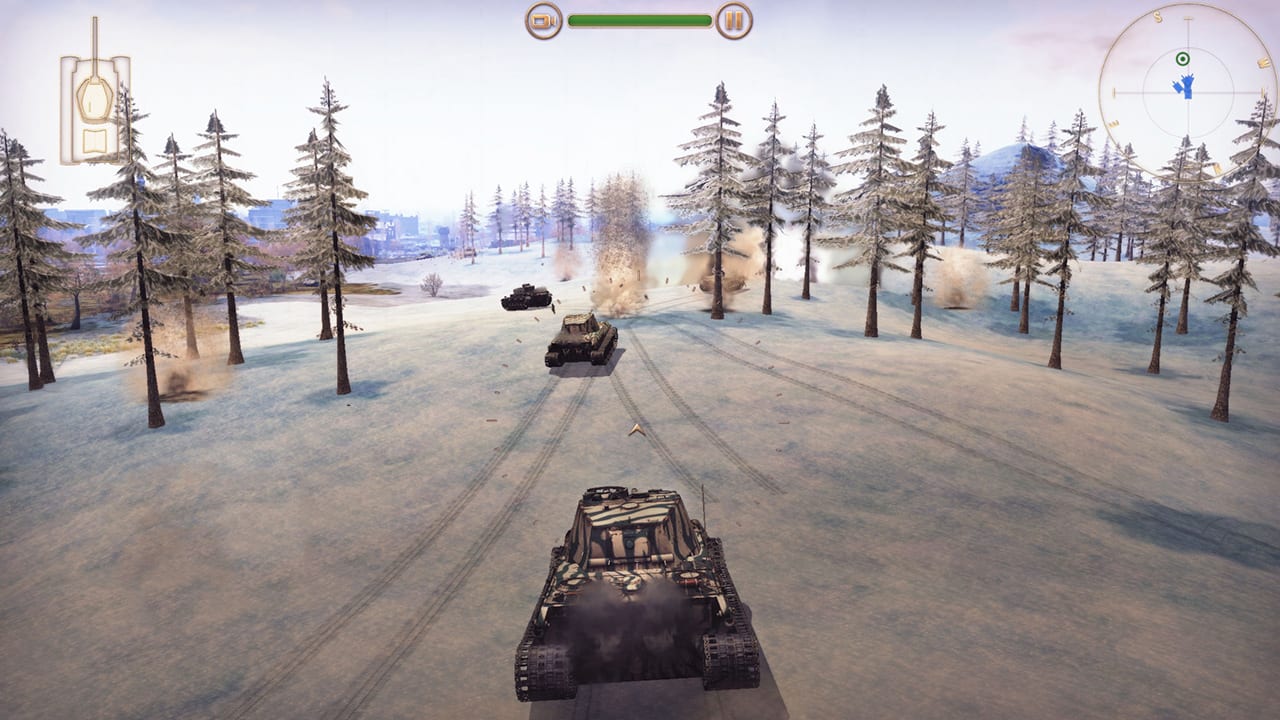Screen dimensions: 1280x720
Task: Click the hull section of the tank schematic
Action: [x=95, y=139]
